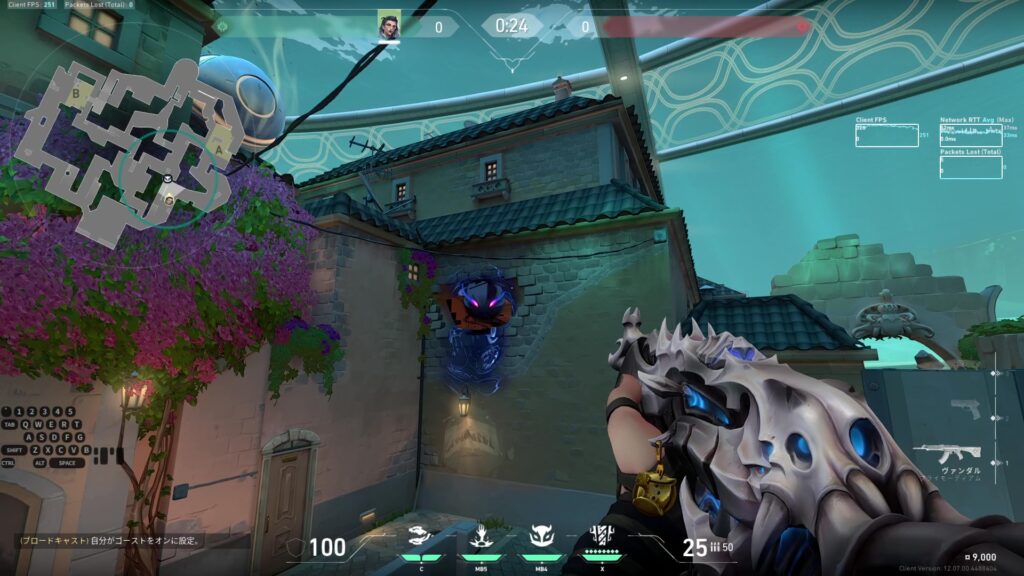The width and height of the screenshot is (1024, 576).
Task: Click the agent portrait in the top bar
Action: pos(388,25)
